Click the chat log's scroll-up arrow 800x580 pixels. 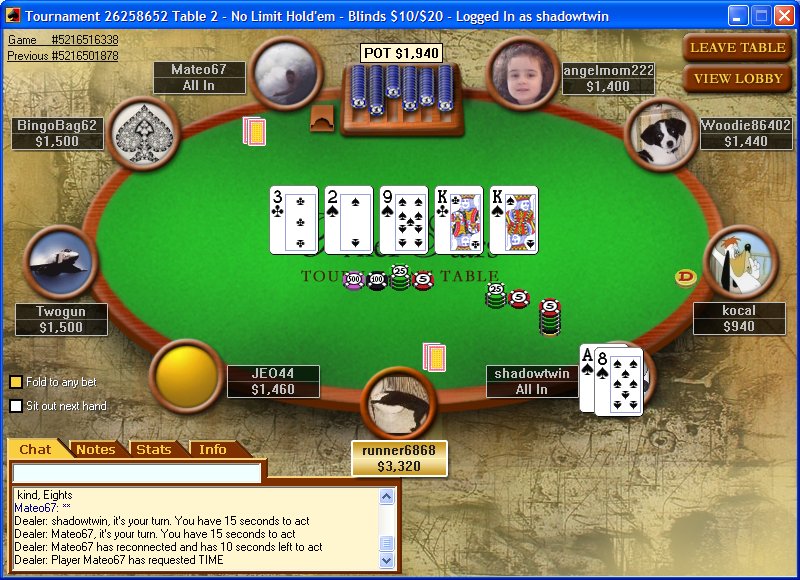[x=387, y=496]
